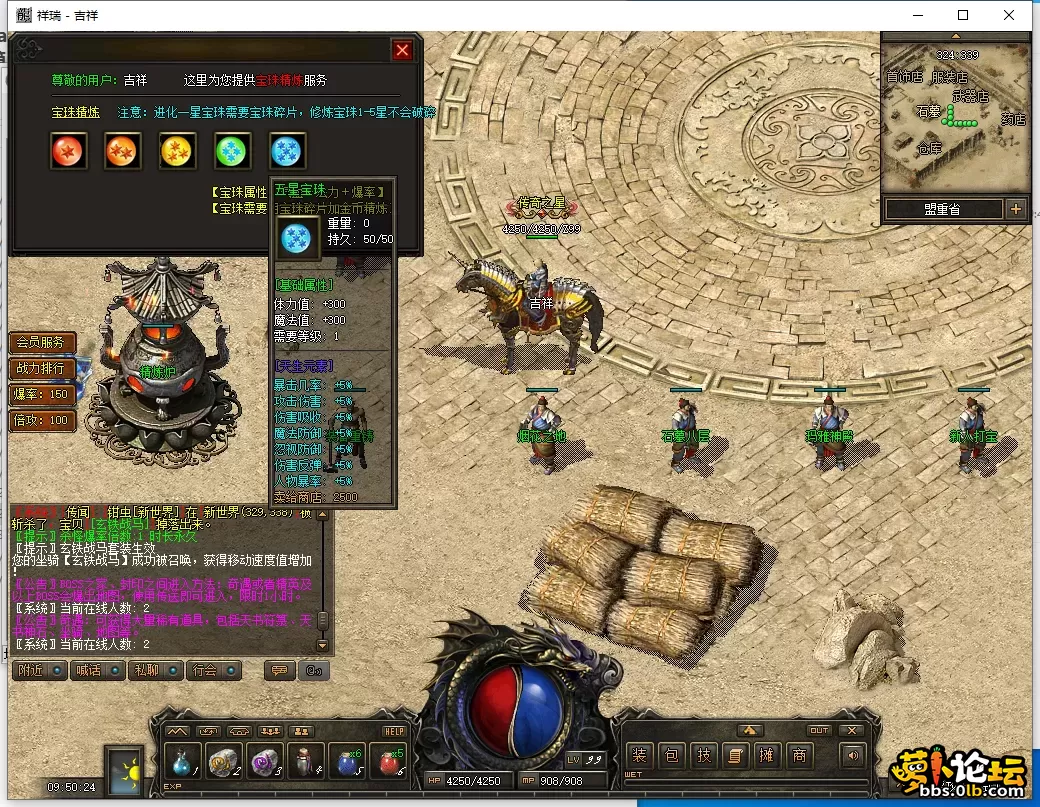Switch chat to 喊话 channel

click(96, 670)
